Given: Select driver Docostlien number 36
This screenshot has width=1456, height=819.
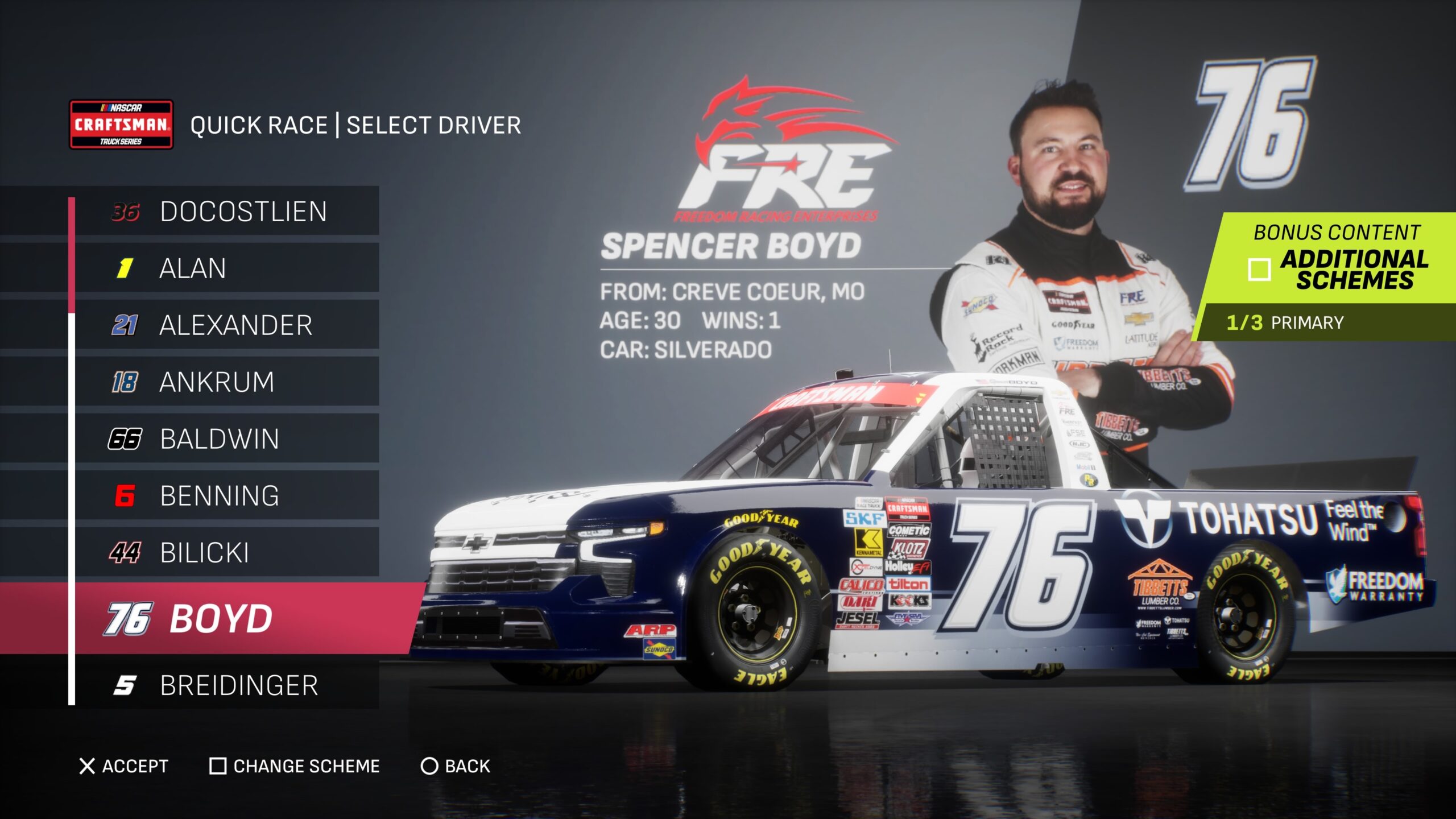Looking at the screenshot, I should tap(227, 211).
